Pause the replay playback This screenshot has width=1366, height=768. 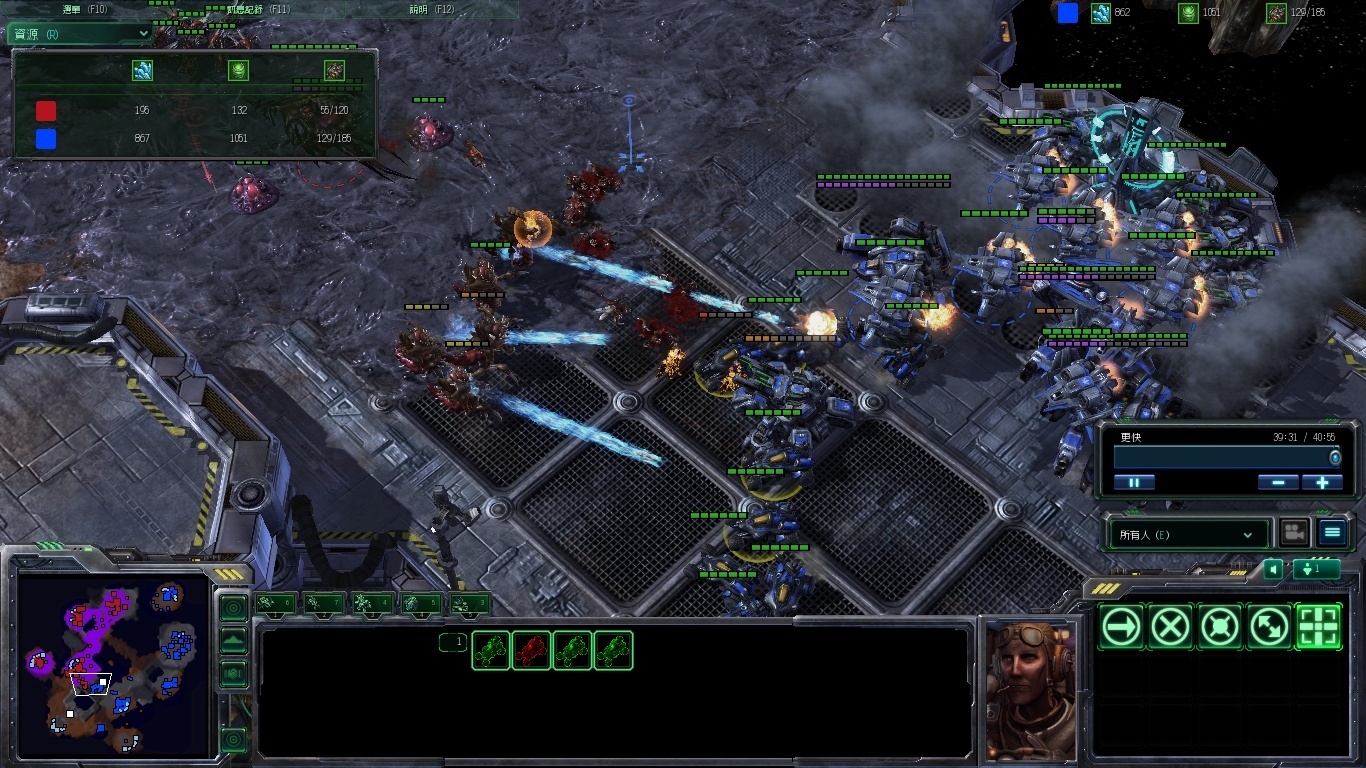(x=1134, y=482)
